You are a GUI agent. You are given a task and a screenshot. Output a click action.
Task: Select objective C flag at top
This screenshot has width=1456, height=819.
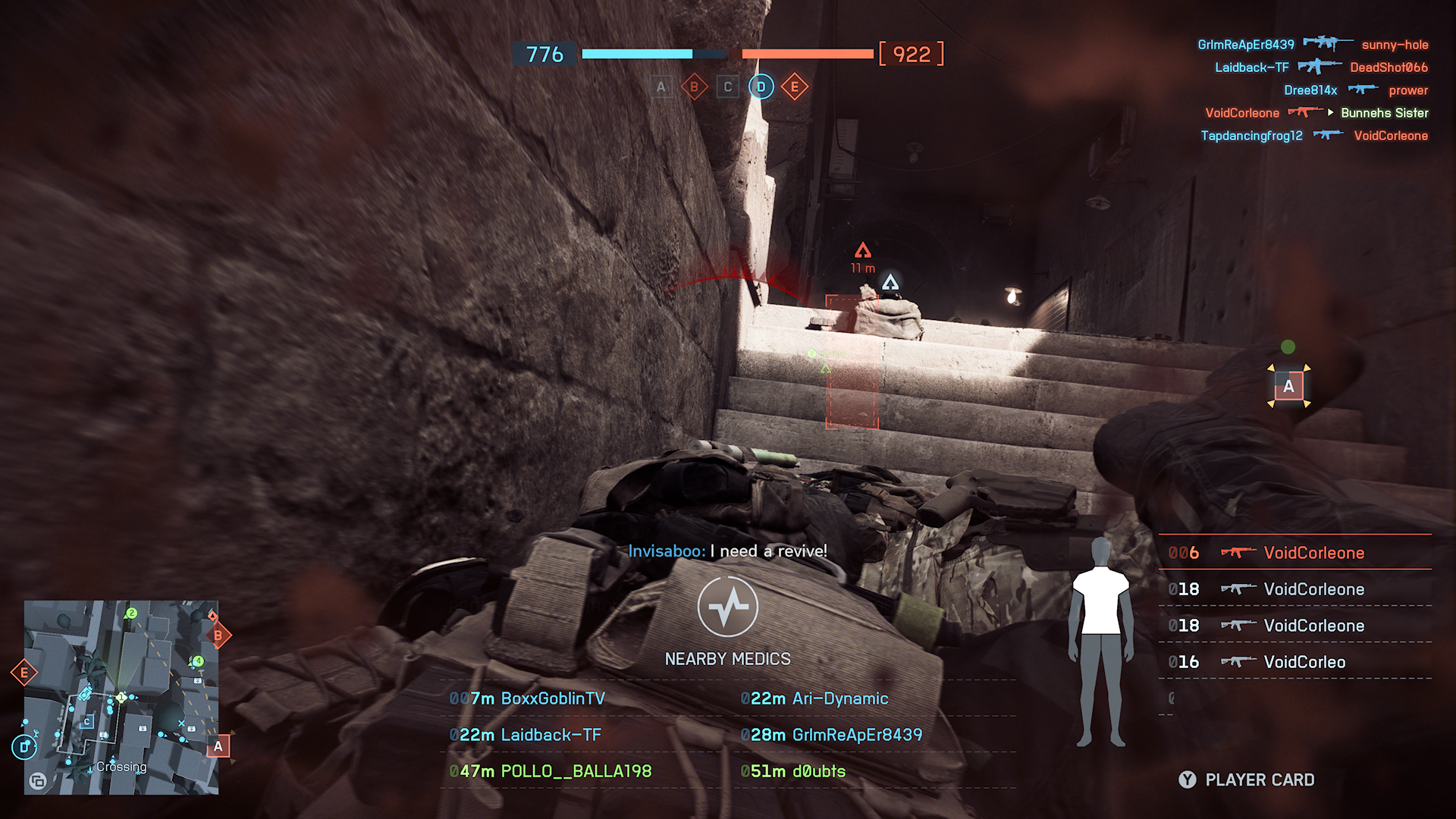coord(728,87)
